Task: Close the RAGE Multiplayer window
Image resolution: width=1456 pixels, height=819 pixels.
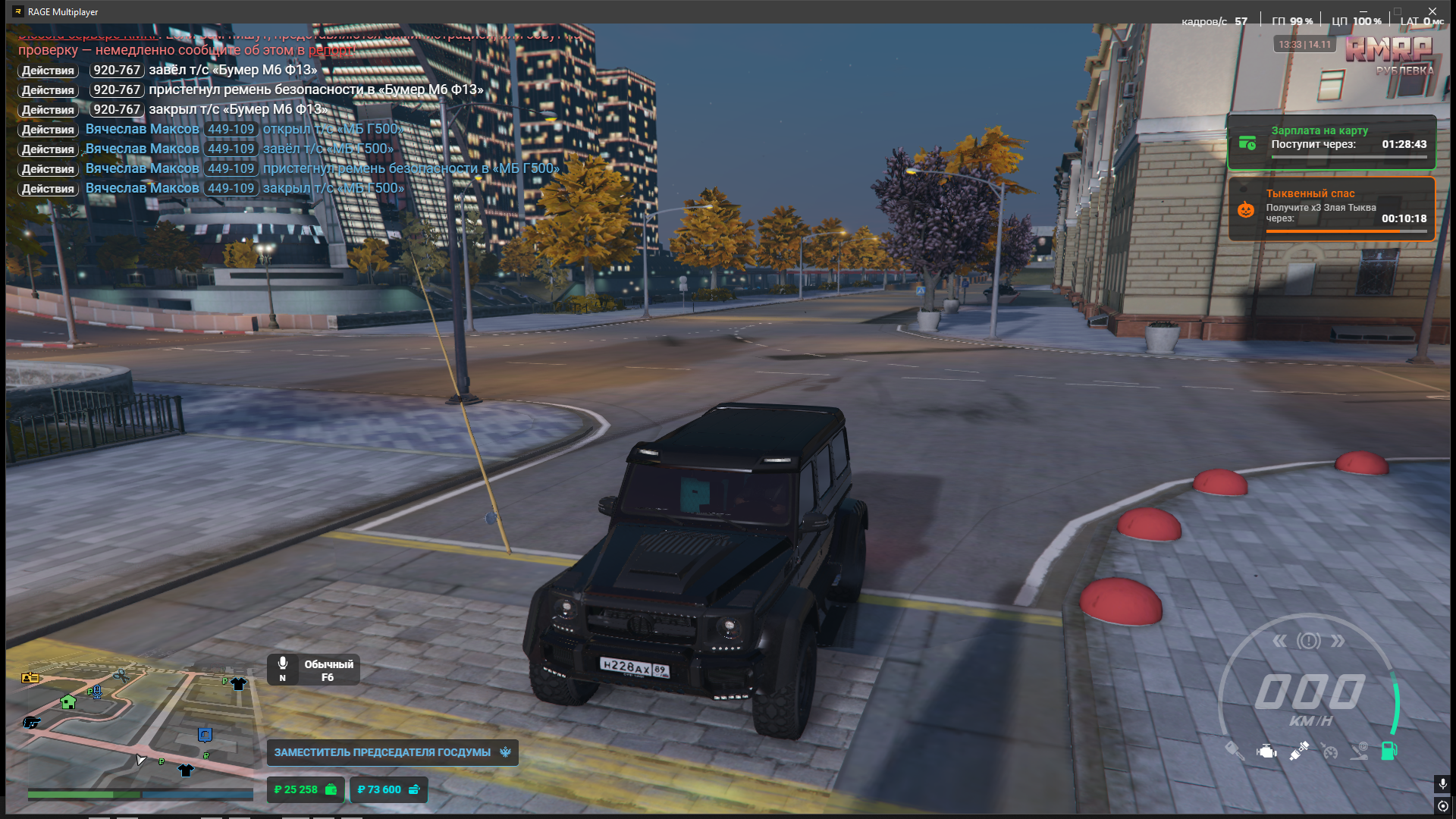Action: 1432,11
